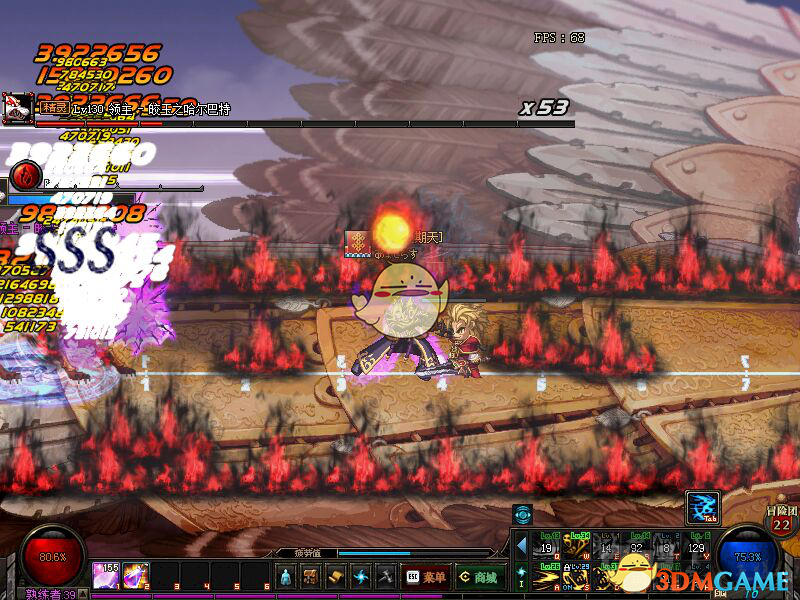Use the item in quick slot 2
800x600 pixels.
click(135, 575)
